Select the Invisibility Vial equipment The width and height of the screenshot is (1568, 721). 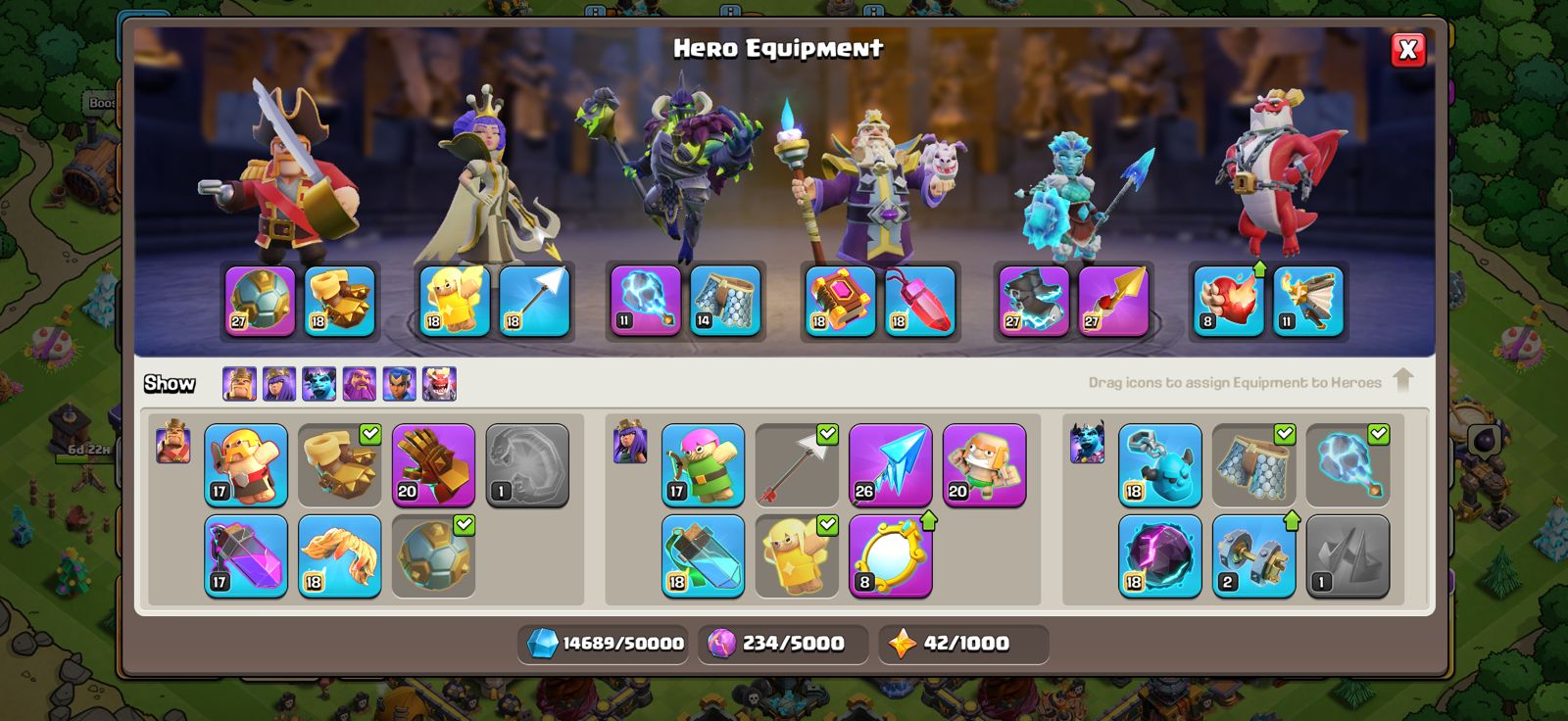[x=704, y=553]
